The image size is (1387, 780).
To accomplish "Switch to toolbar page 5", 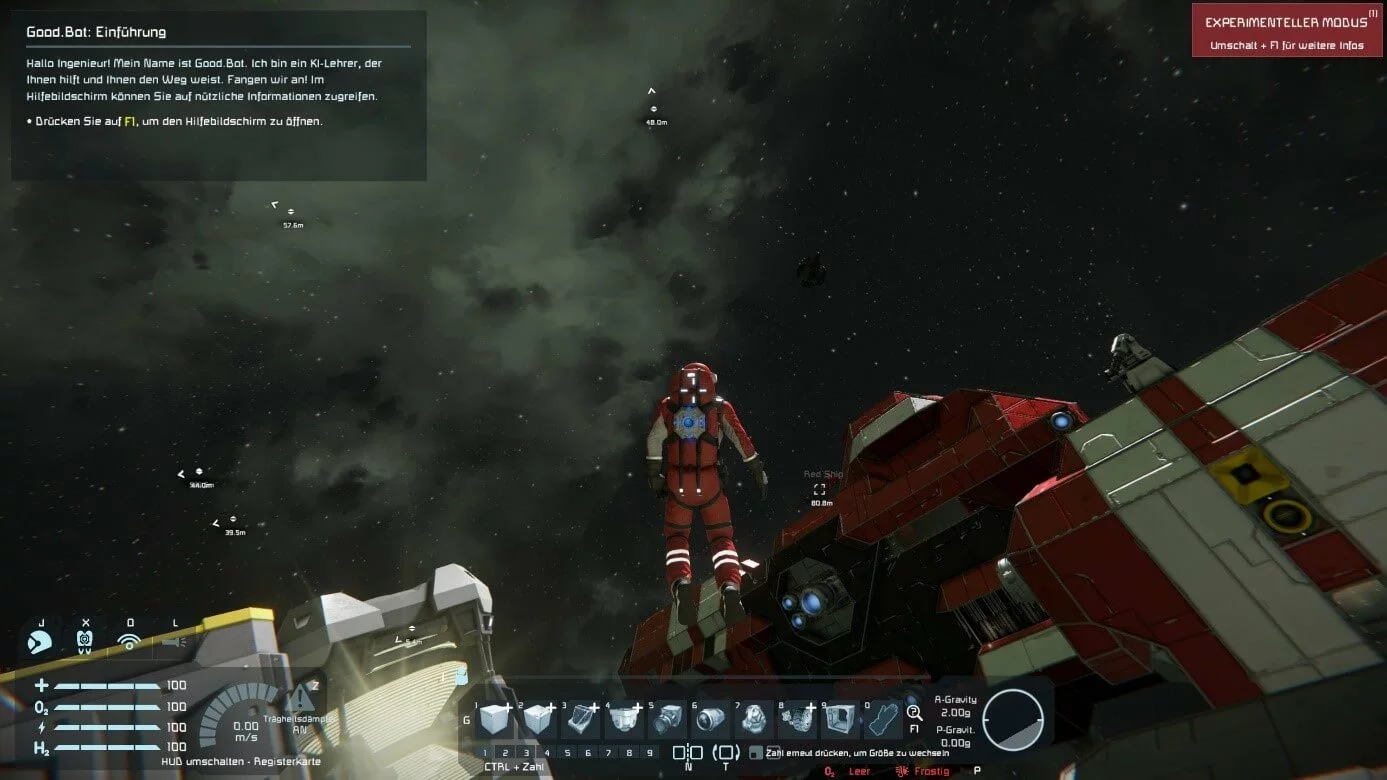I will point(567,753).
